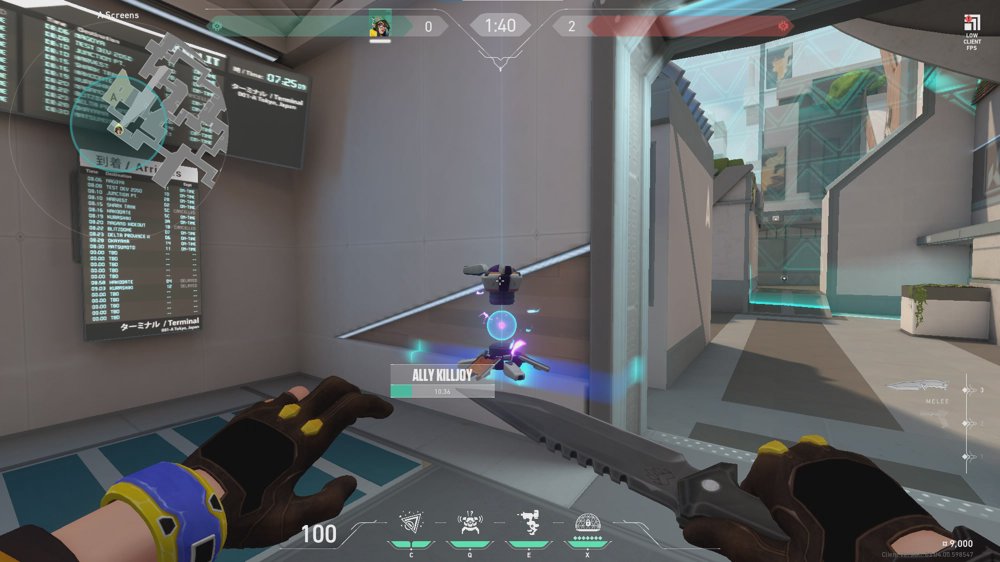The height and width of the screenshot is (562, 1000).
Task: Click the Low Client FPS warning icon
Action: click(971, 27)
